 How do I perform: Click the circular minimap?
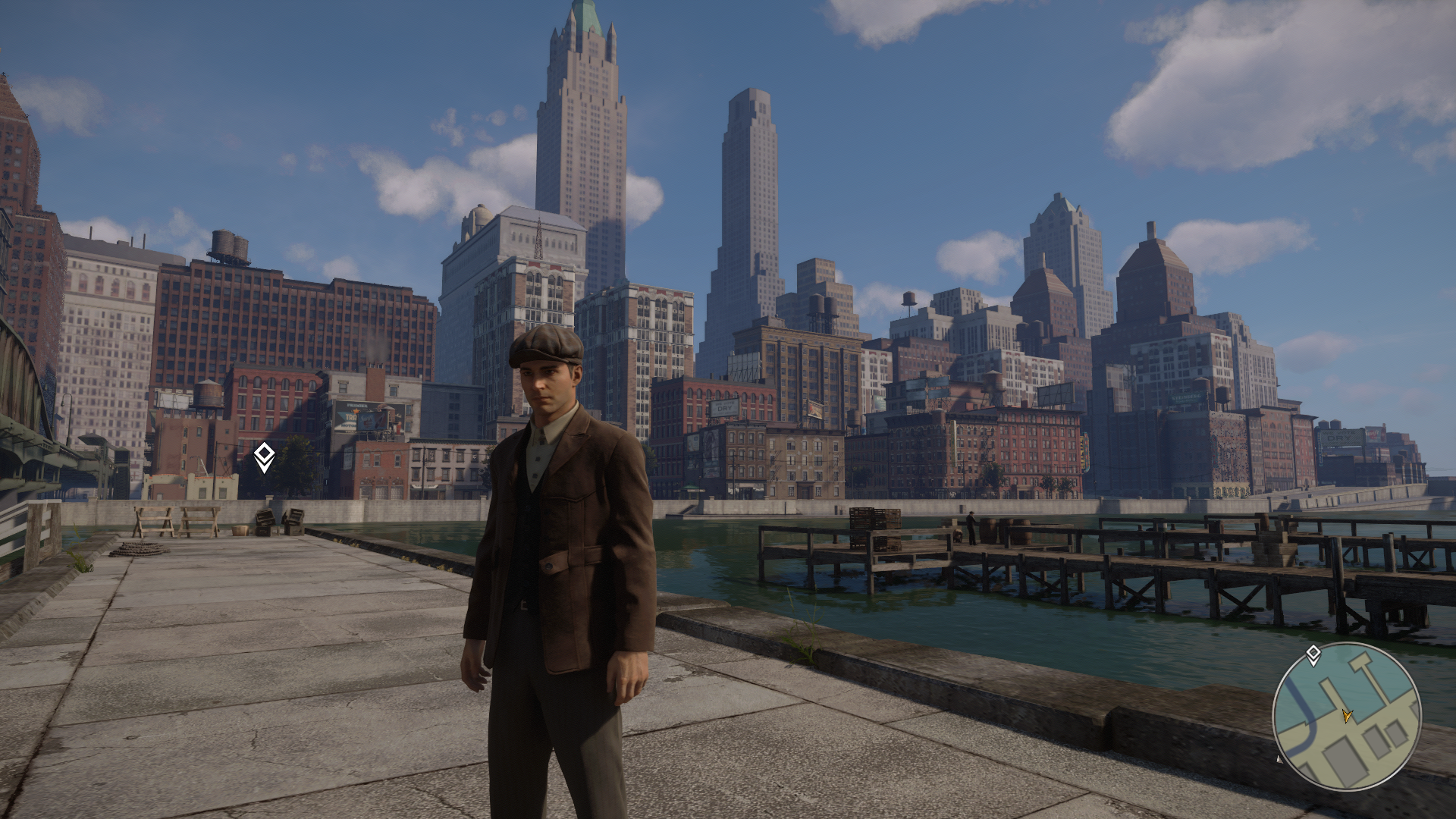click(x=1346, y=716)
